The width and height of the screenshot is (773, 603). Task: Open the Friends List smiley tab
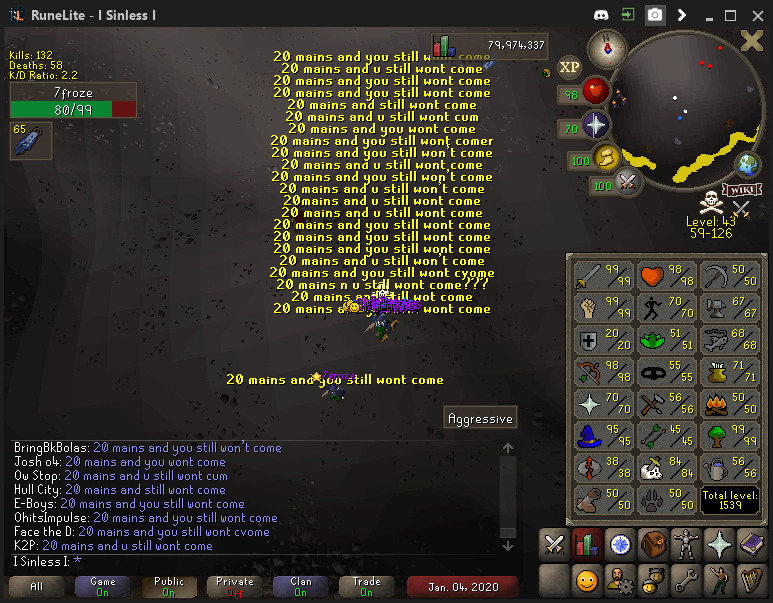[586, 579]
